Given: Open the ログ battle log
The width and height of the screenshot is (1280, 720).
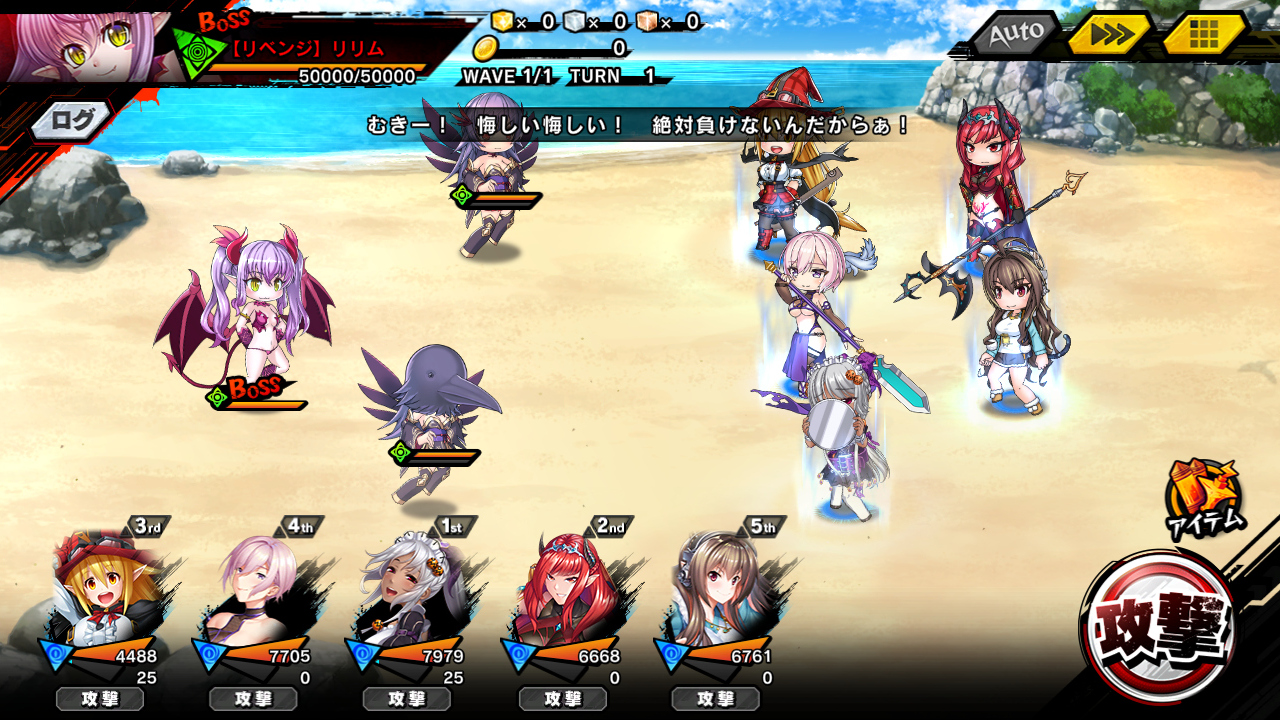Looking at the screenshot, I should tap(72, 121).
